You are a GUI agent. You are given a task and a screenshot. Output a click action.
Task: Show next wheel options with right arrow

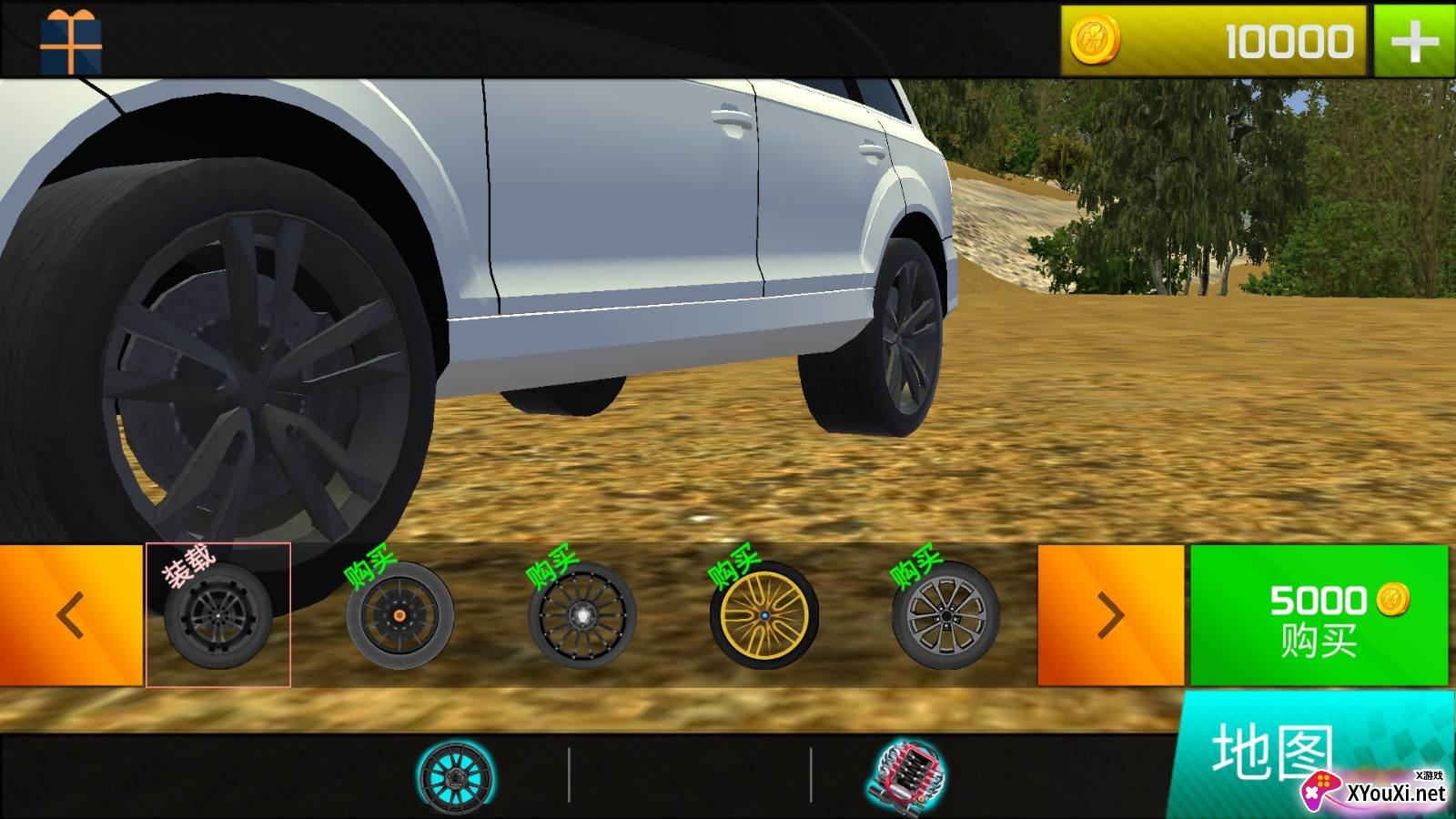[x=1110, y=615]
